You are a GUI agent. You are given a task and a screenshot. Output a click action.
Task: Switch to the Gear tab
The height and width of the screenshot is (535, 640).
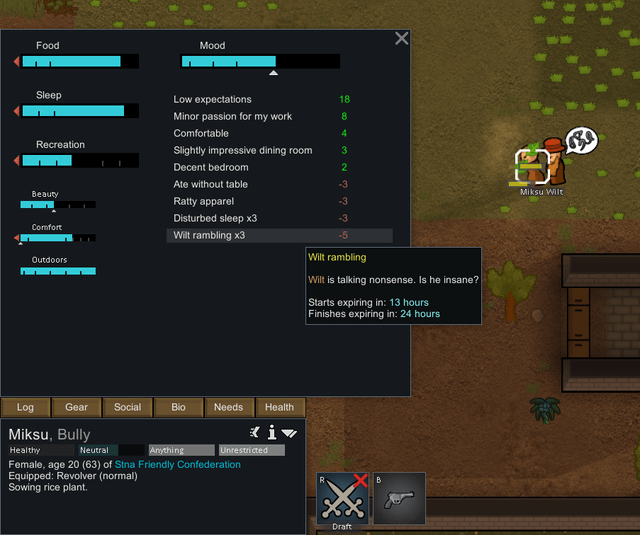(76, 407)
